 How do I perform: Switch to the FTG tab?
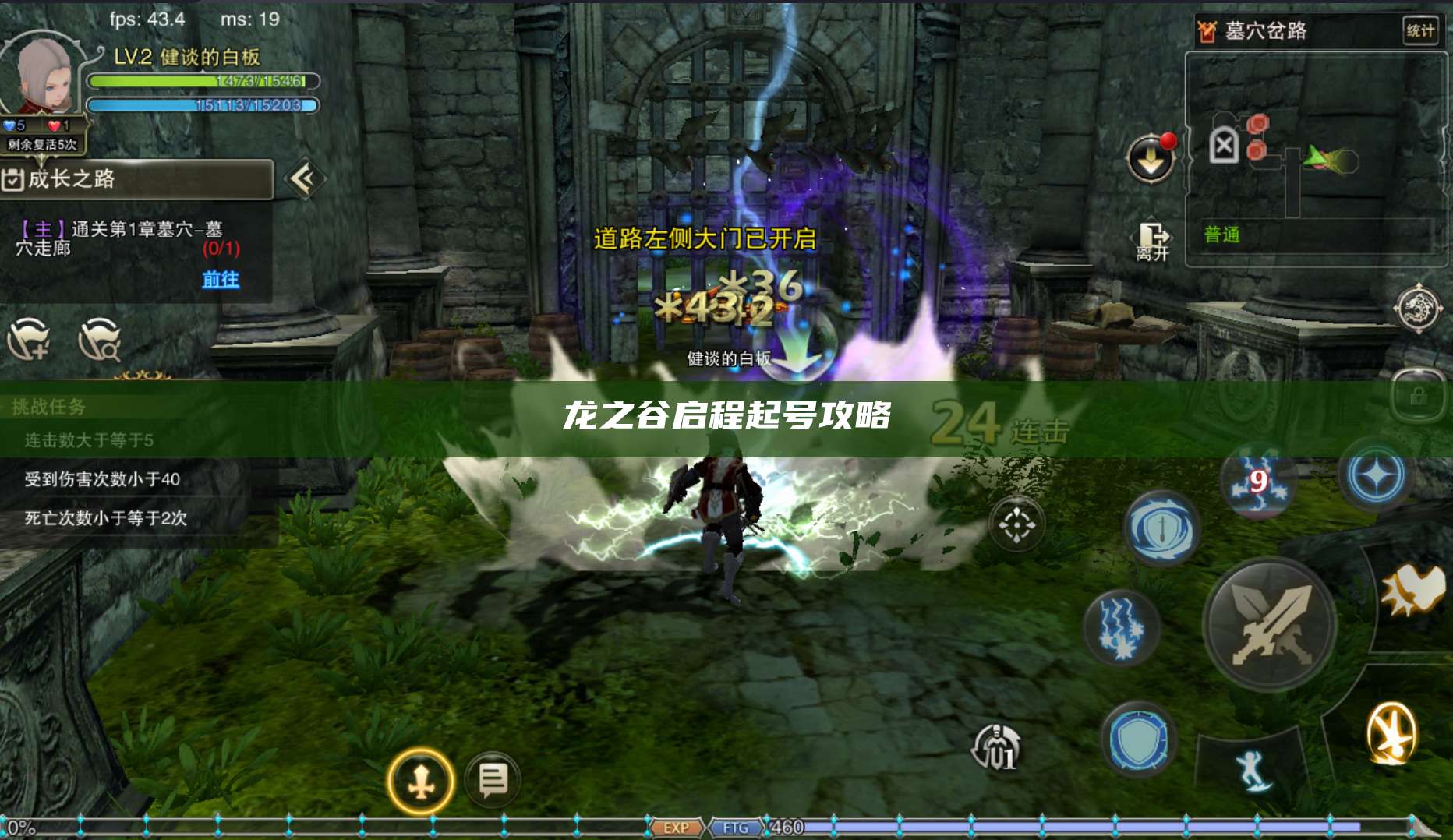click(737, 828)
